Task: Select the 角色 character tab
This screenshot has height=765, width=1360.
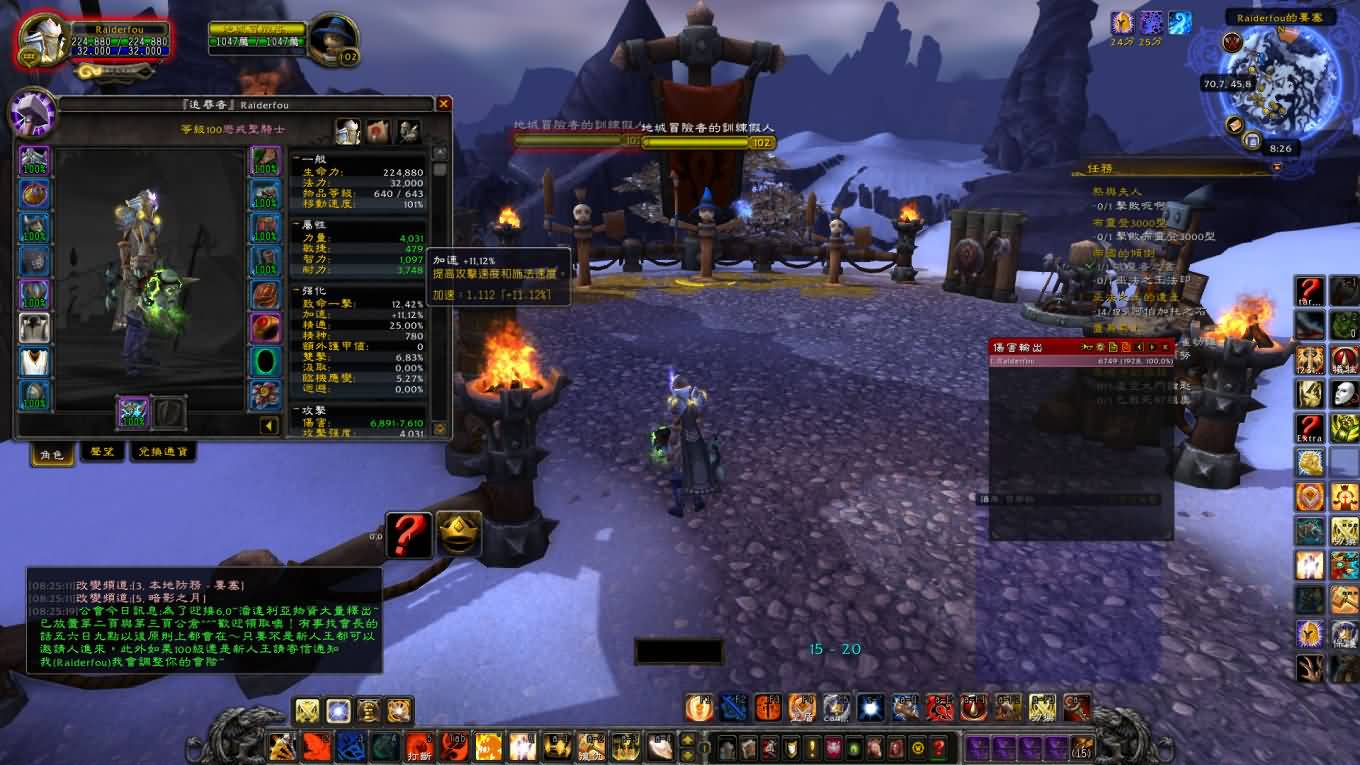Action: tap(51, 454)
